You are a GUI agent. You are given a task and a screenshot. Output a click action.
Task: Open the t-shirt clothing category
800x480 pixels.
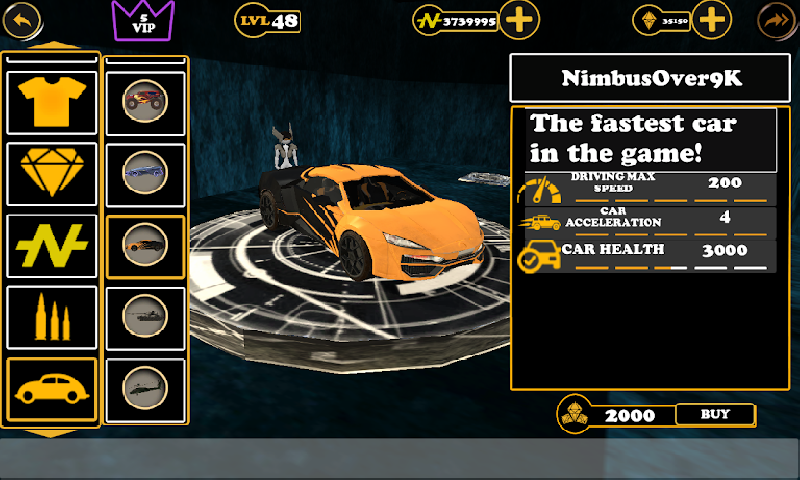[52, 101]
